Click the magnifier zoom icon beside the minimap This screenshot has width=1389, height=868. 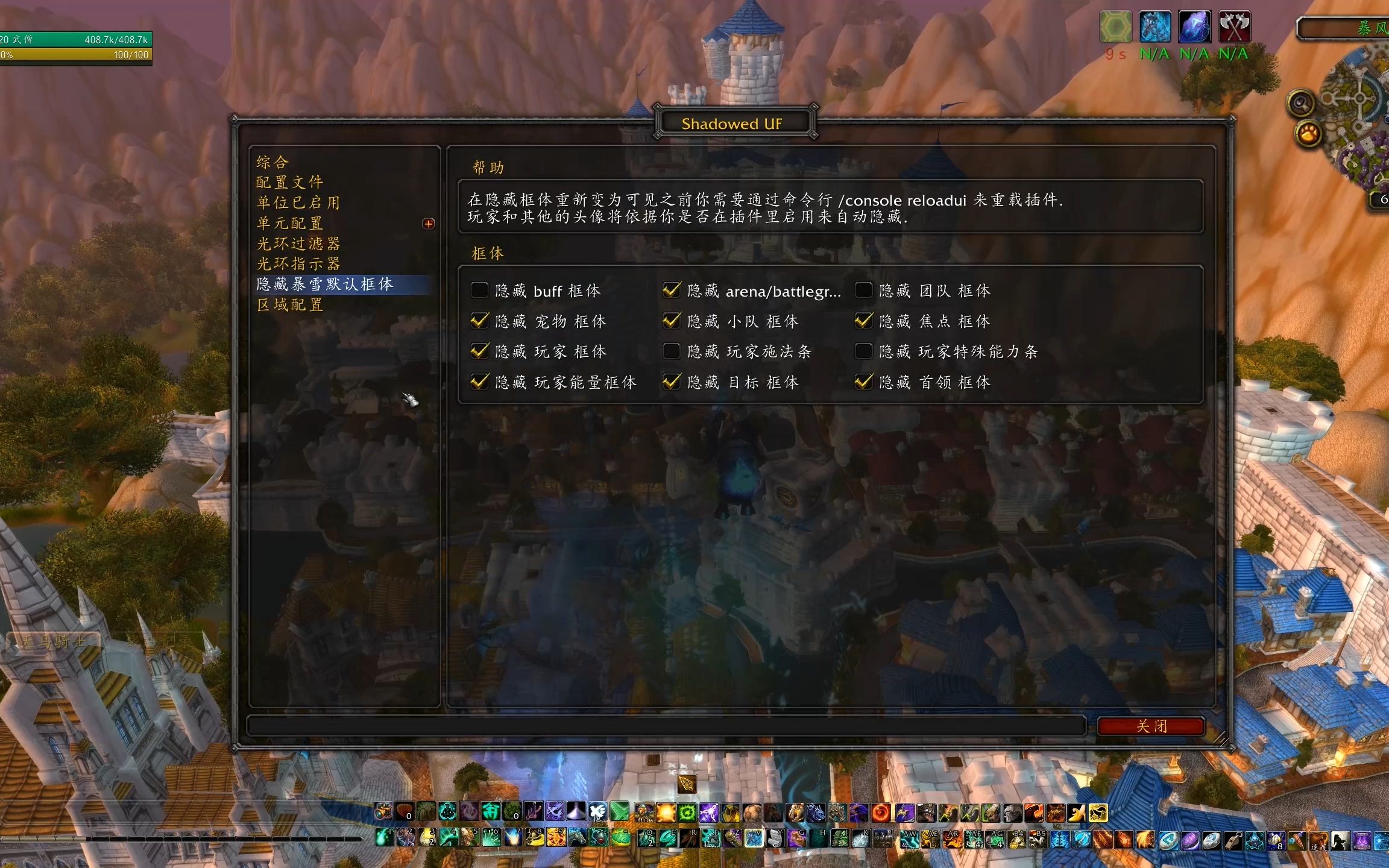[1300, 101]
